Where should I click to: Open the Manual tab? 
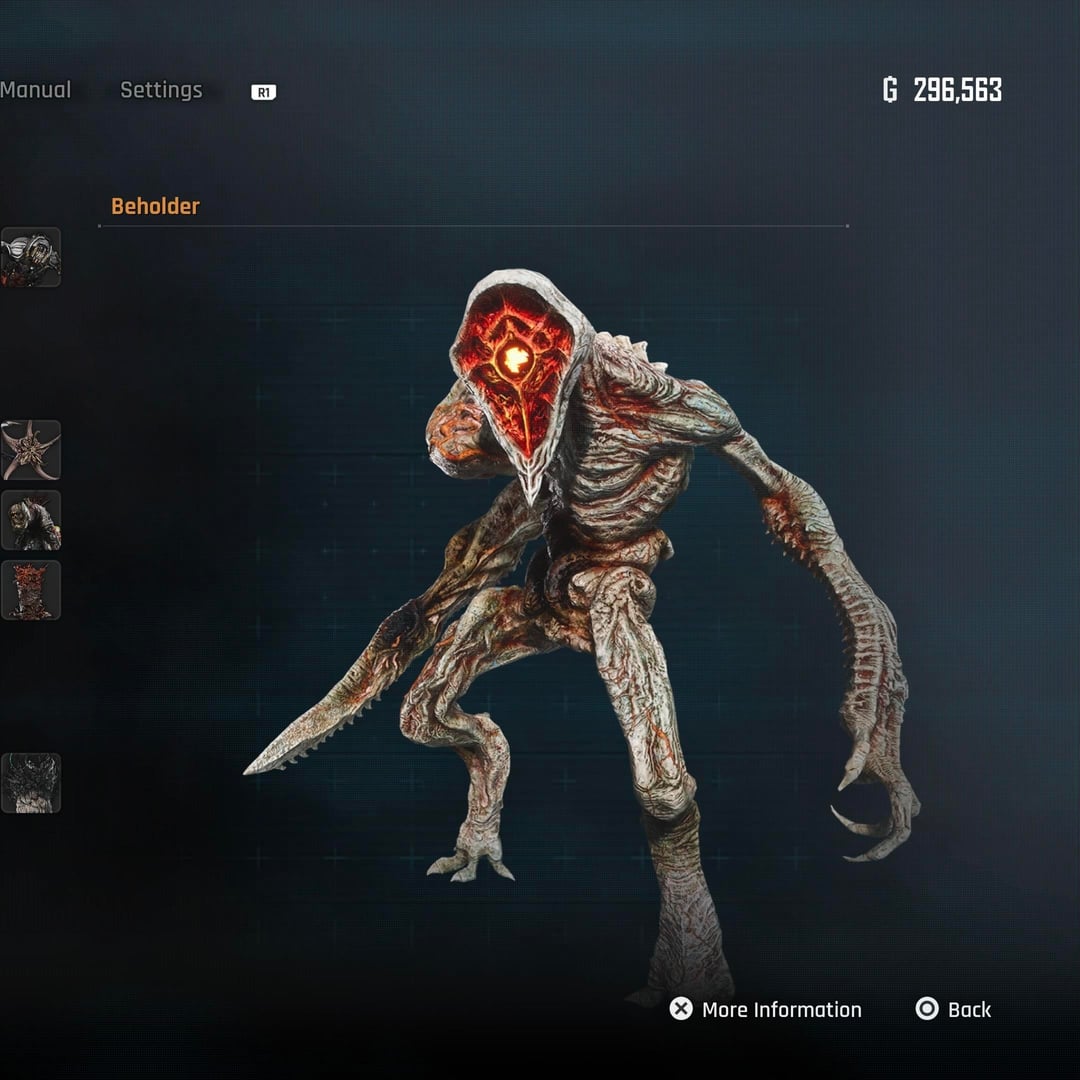(x=35, y=90)
